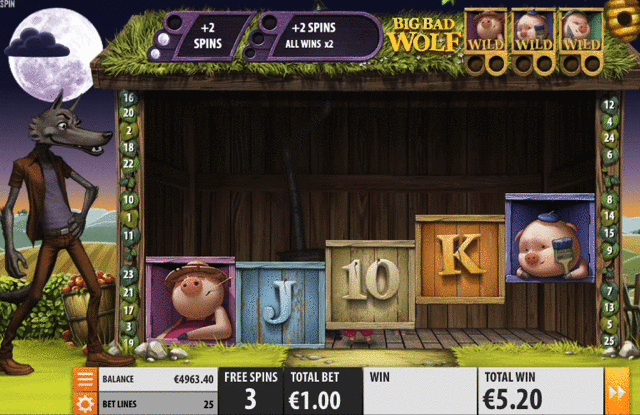Select payline number 12 marker
640x415 pixels.
coord(608,104)
